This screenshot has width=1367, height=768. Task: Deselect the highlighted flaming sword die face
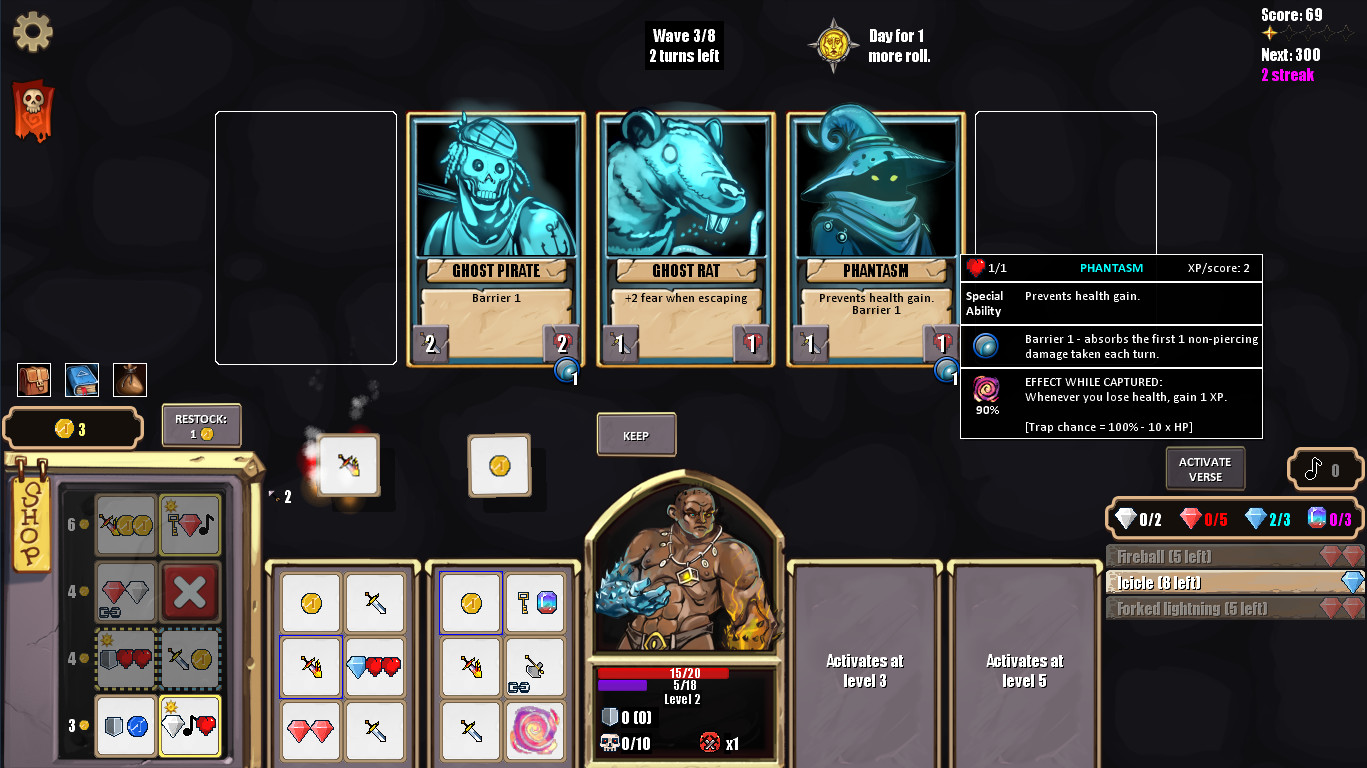[310, 667]
